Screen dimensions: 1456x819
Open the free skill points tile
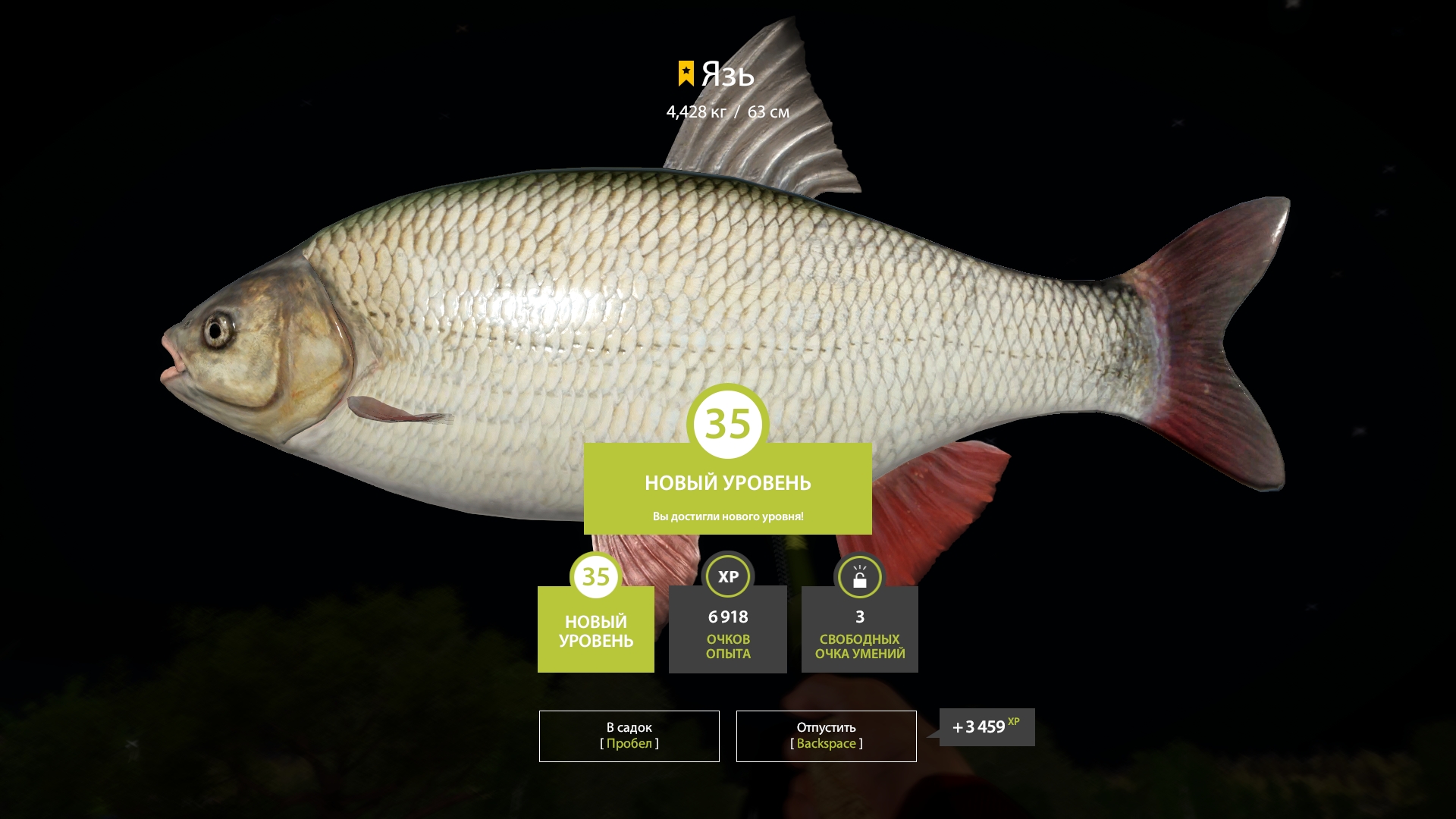coord(859,629)
